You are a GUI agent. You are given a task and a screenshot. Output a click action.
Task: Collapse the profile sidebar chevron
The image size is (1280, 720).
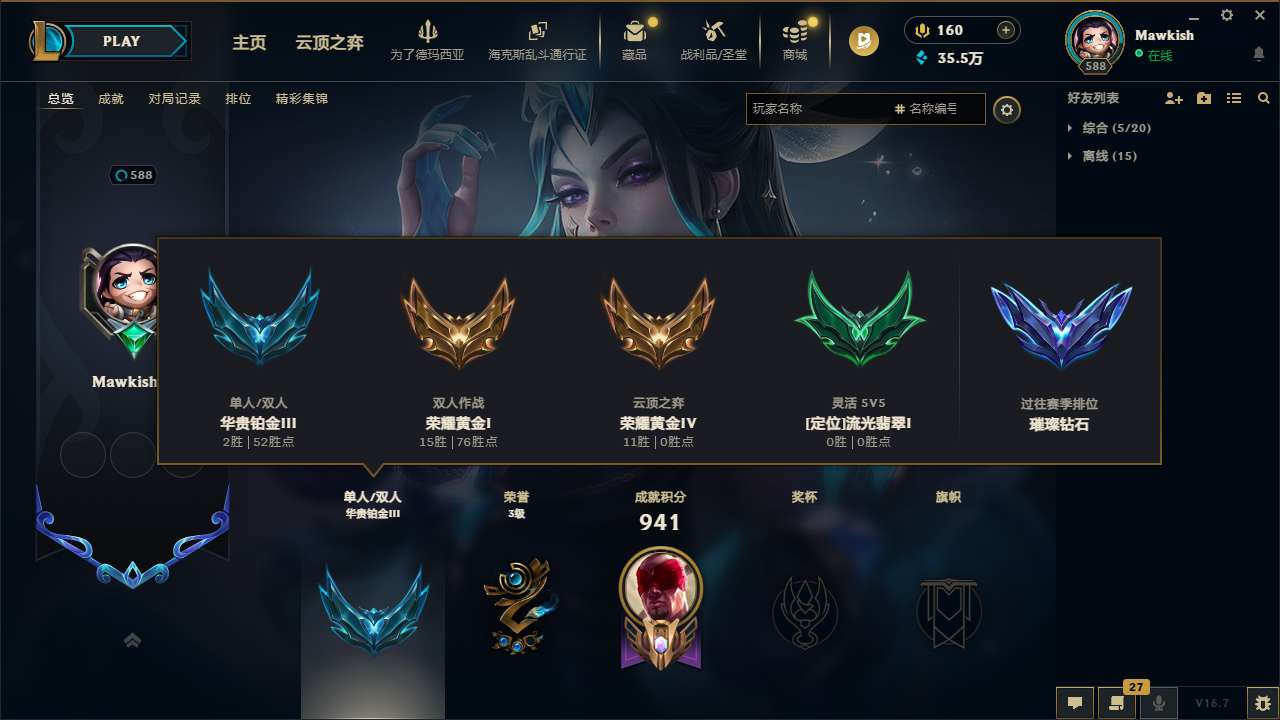click(132, 640)
